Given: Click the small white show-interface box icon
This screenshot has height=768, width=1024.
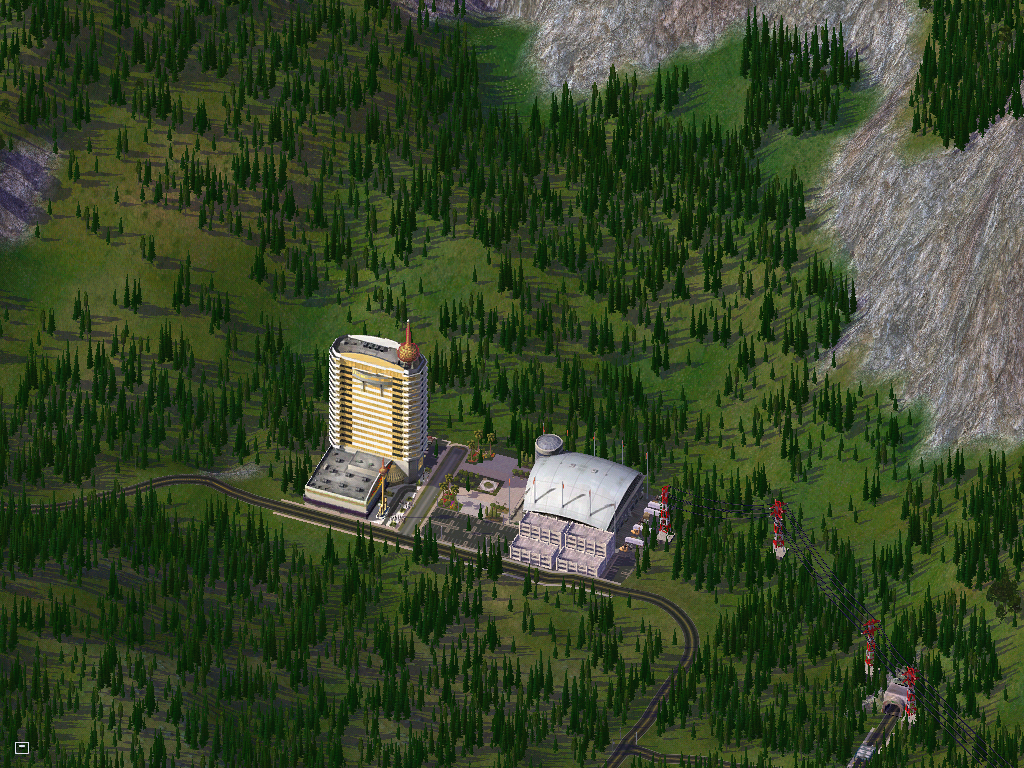Looking at the screenshot, I should (22, 747).
